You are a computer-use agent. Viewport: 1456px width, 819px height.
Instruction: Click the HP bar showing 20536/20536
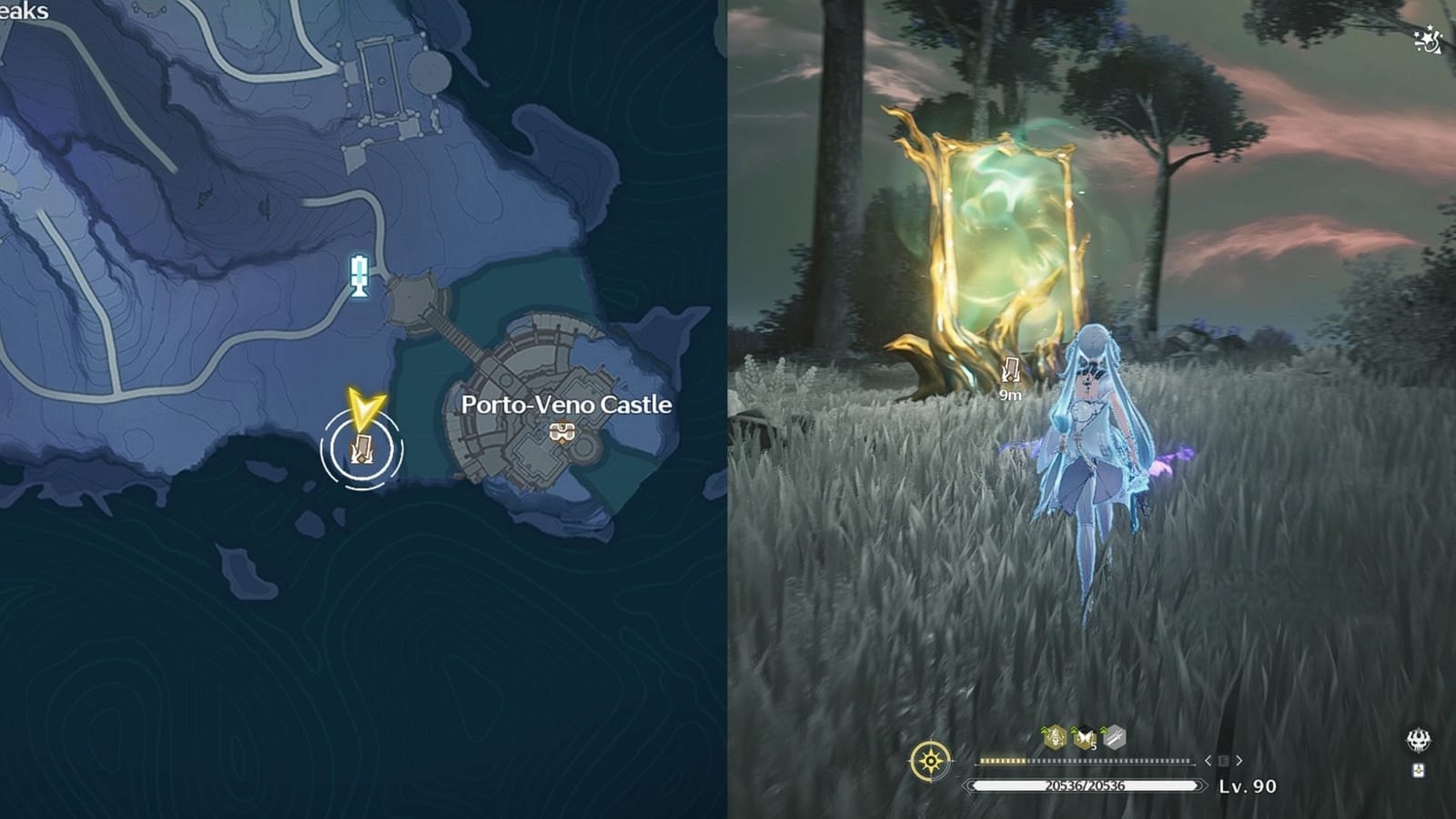coord(1083,786)
